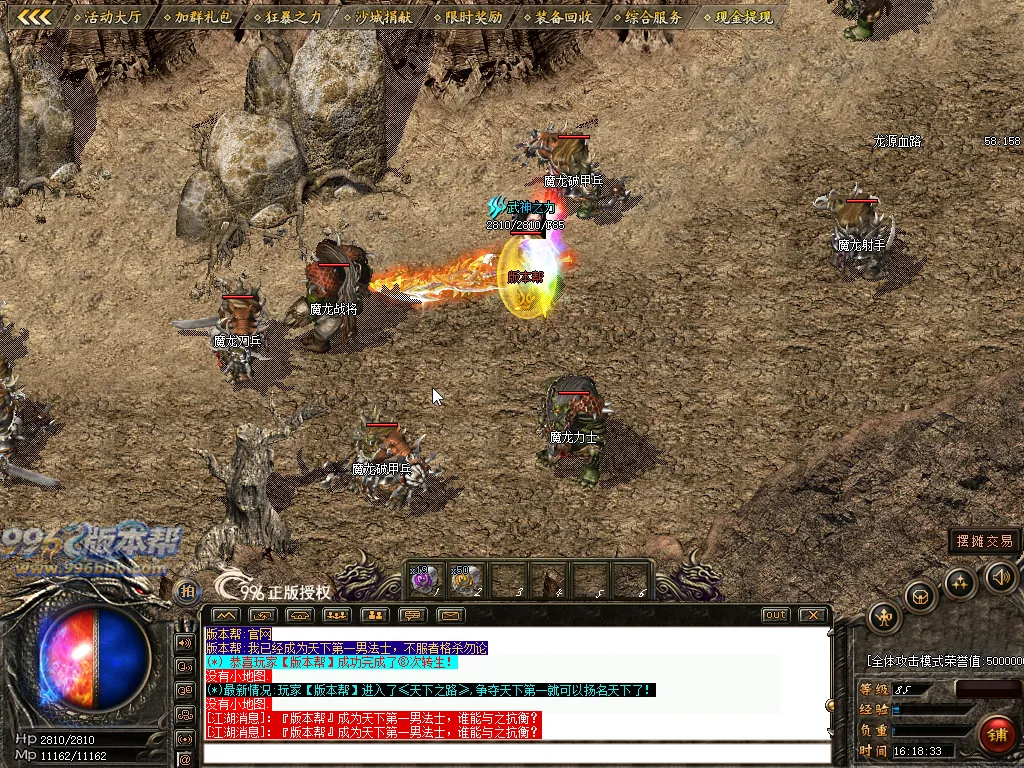Open 沙城捐献 from the top bar
Screen dimensions: 1024x768
tap(376, 17)
